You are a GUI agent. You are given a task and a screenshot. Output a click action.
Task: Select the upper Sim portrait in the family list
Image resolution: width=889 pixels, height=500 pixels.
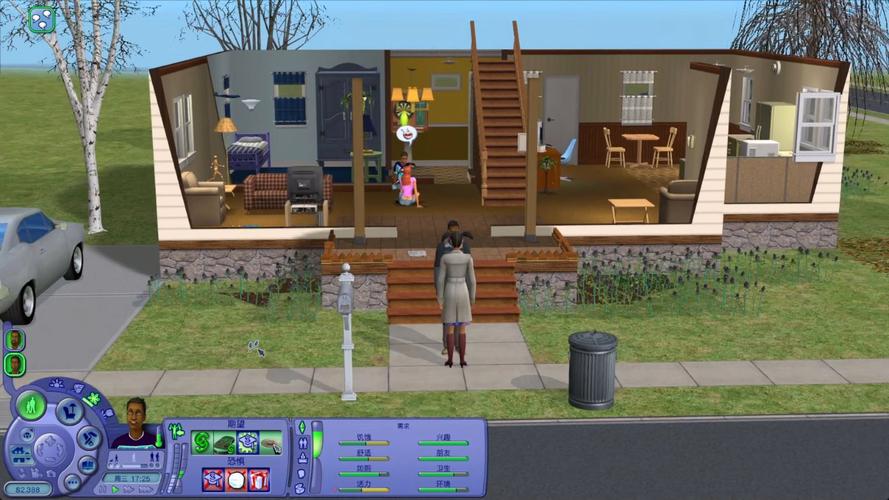[x=15, y=339]
